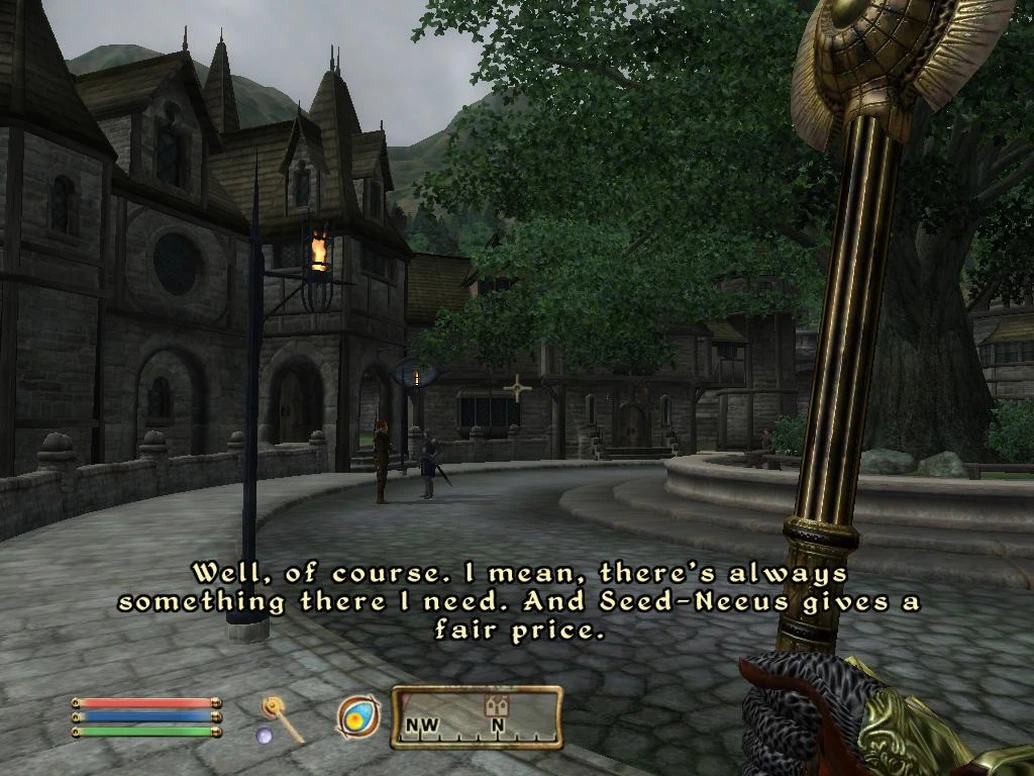1034x776 pixels.
Task: Click the compass bar showing NW and N
Action: point(476,717)
